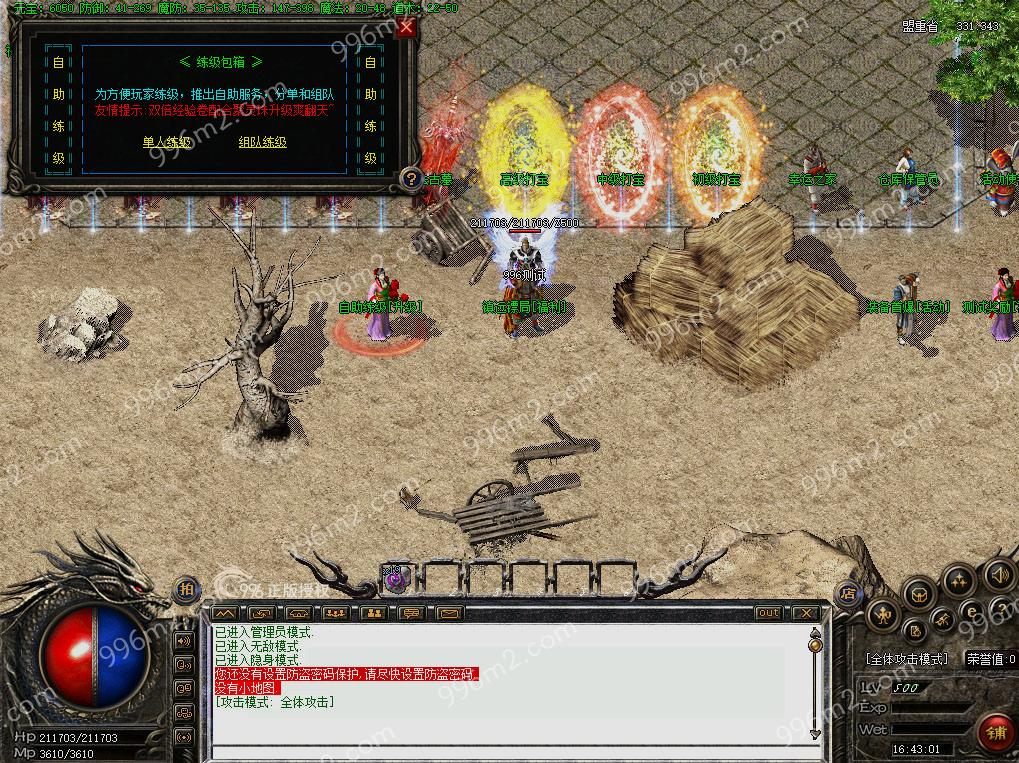1019x763 pixels.
Task: Choose the 单人练级 solo leveling option
Action: click(166, 142)
